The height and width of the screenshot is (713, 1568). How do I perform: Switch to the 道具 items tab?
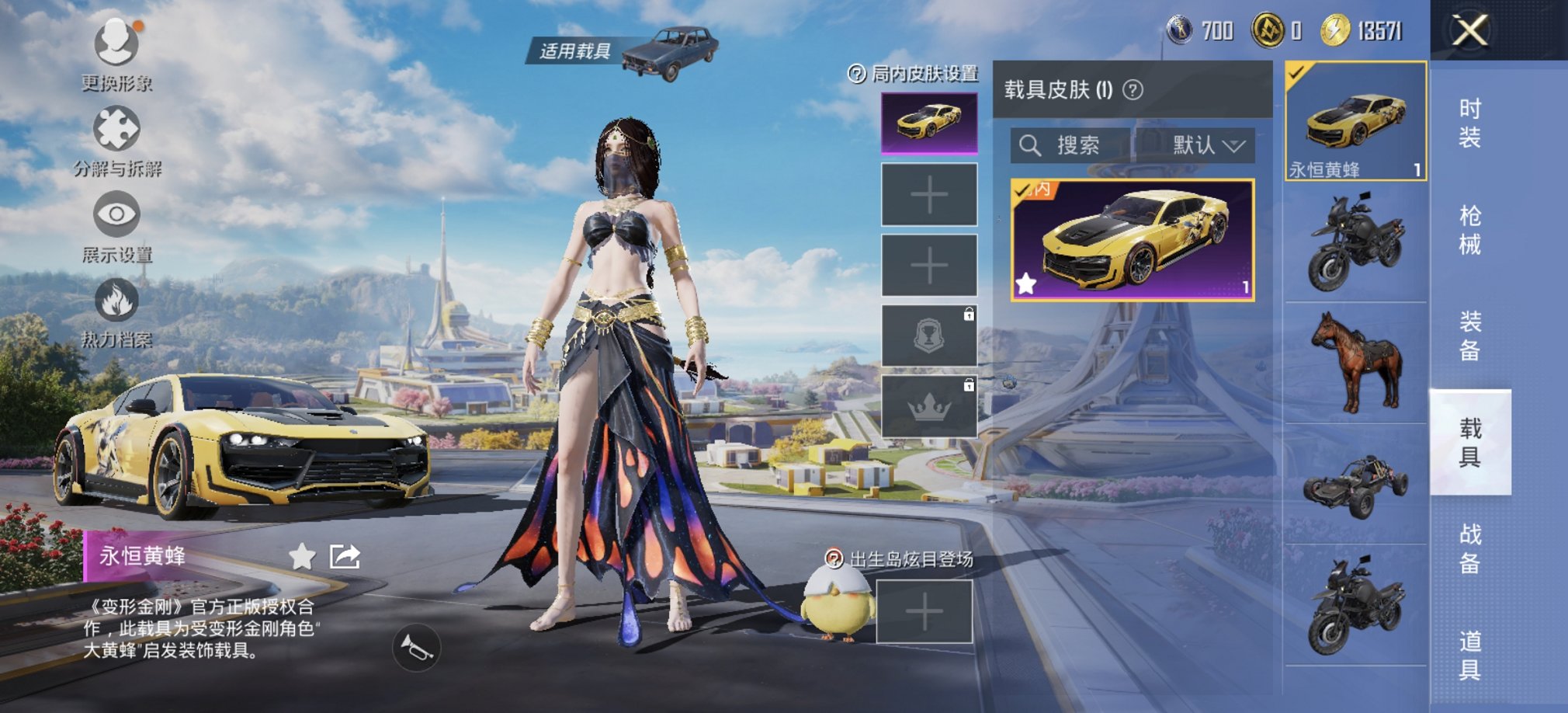point(1469,655)
